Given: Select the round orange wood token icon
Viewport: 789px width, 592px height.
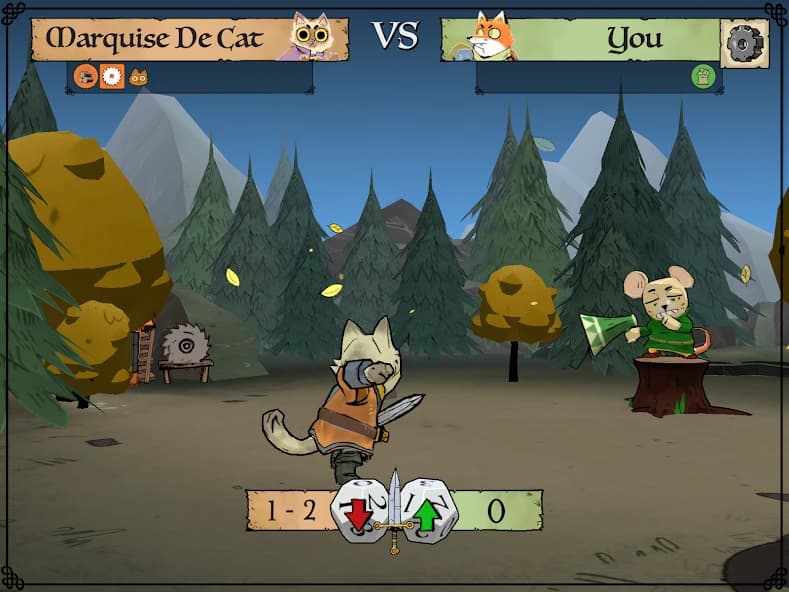Looking at the screenshot, I should (86, 76).
